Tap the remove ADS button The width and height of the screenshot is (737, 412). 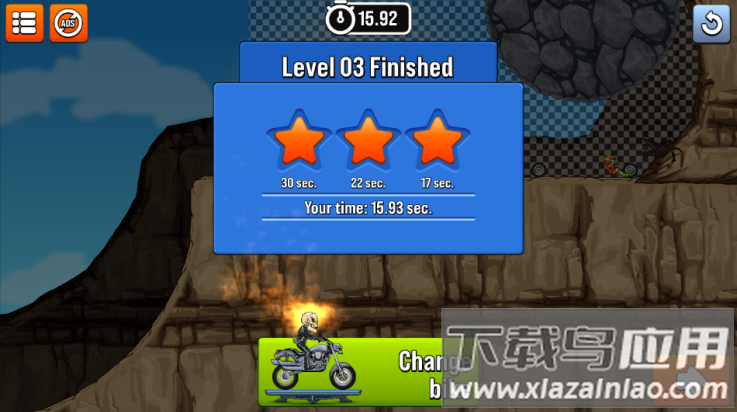tap(68, 23)
